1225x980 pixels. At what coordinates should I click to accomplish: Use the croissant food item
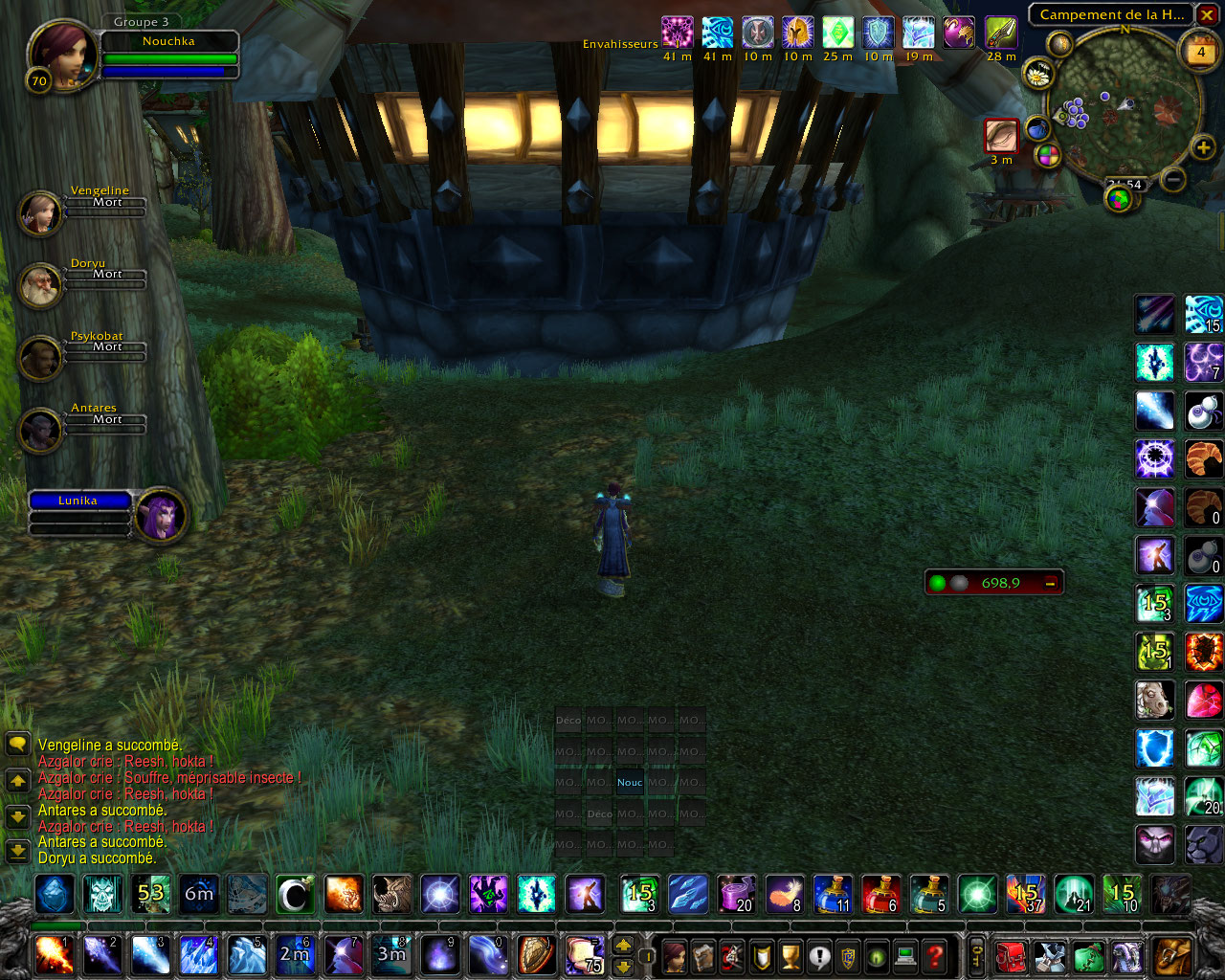(1203, 459)
